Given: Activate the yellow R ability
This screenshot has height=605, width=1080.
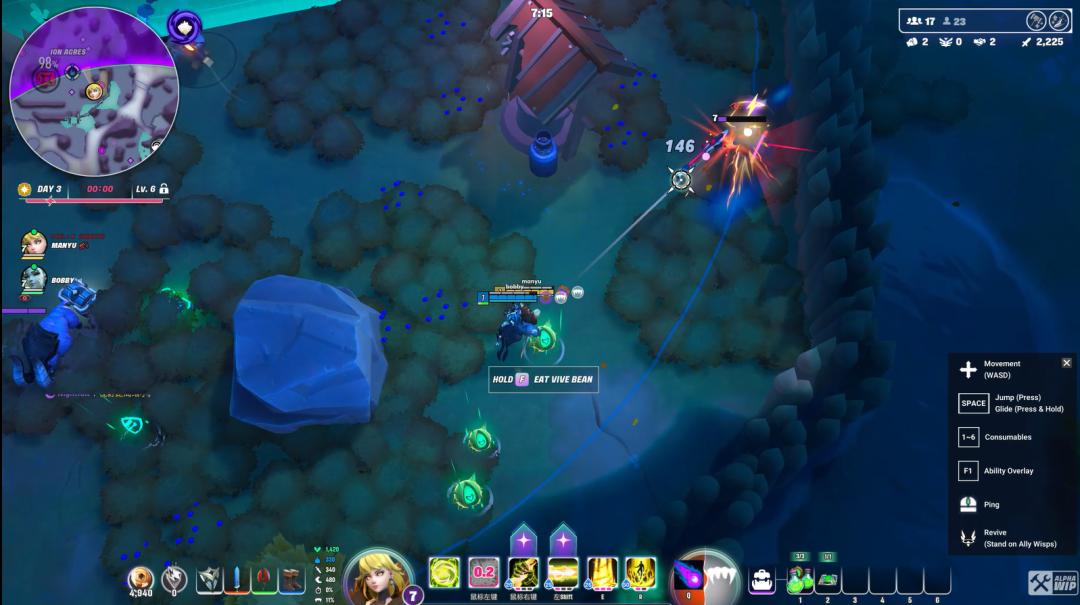Looking at the screenshot, I should (640, 573).
